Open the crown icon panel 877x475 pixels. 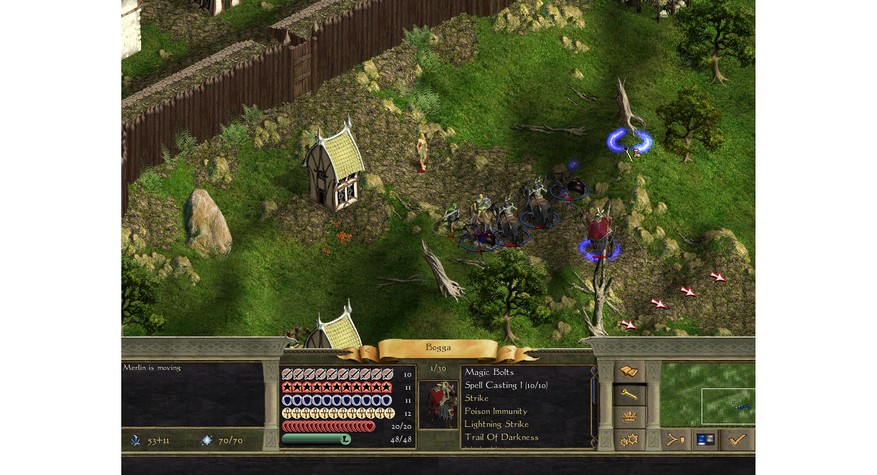click(x=629, y=417)
